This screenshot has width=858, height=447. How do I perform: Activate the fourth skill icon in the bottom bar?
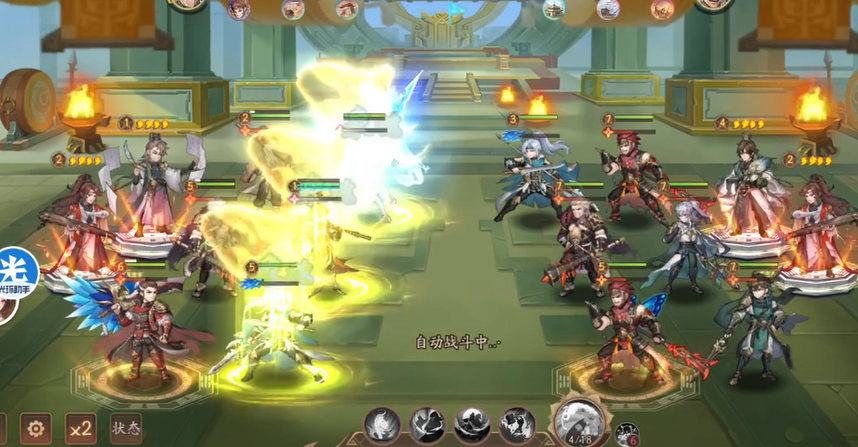(x=517, y=425)
